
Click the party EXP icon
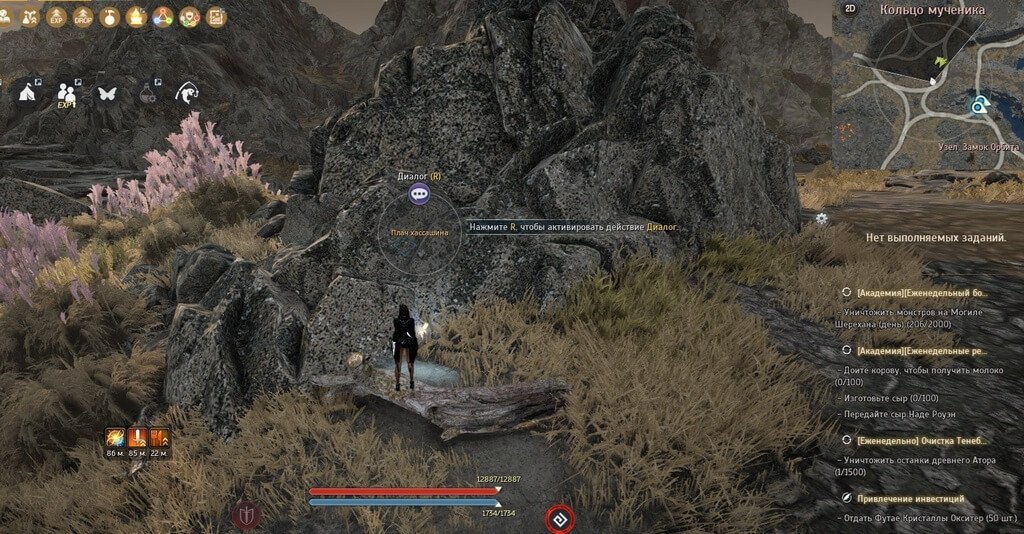point(67,94)
